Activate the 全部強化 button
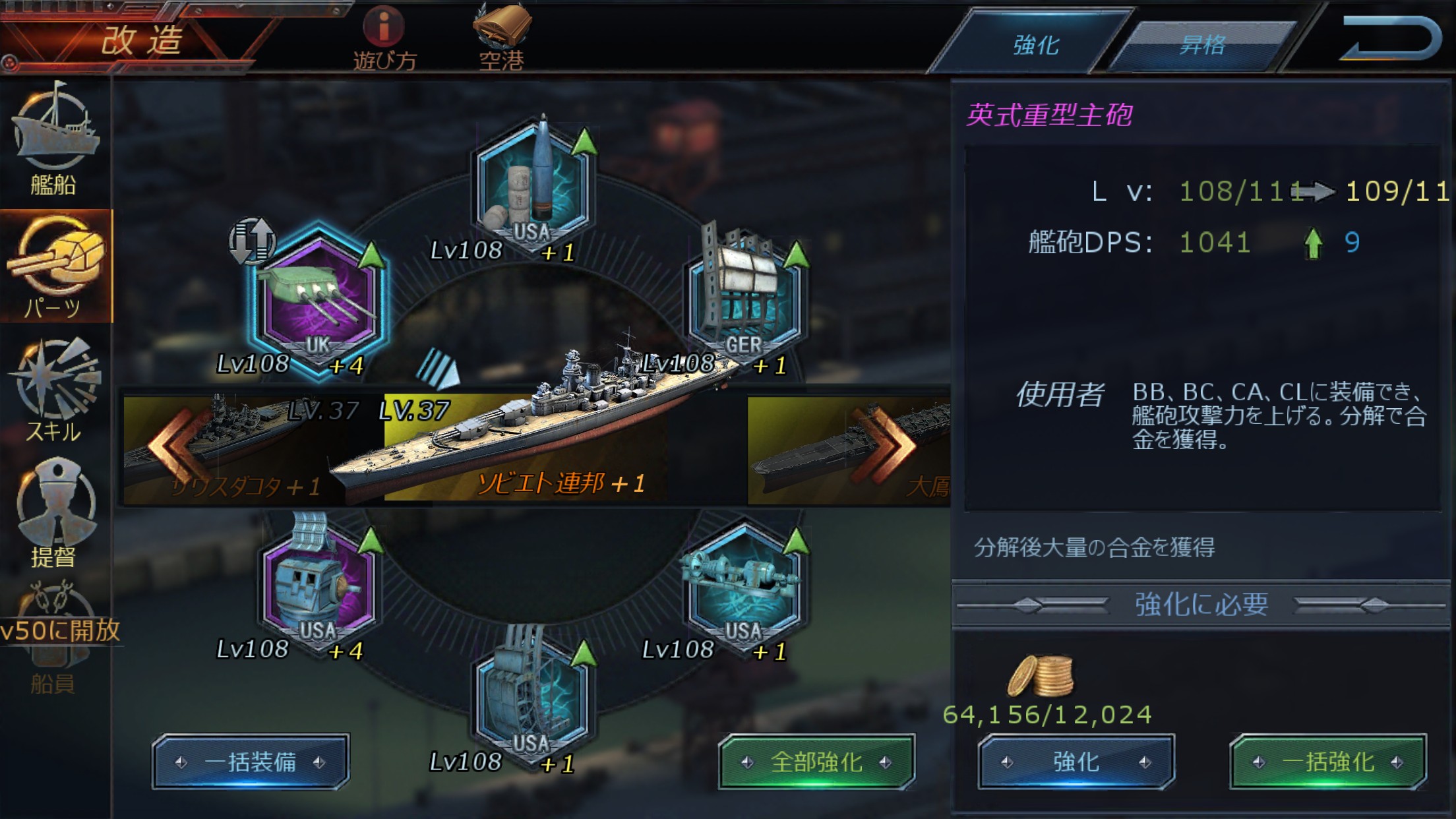This screenshot has height=819, width=1456. [816, 762]
